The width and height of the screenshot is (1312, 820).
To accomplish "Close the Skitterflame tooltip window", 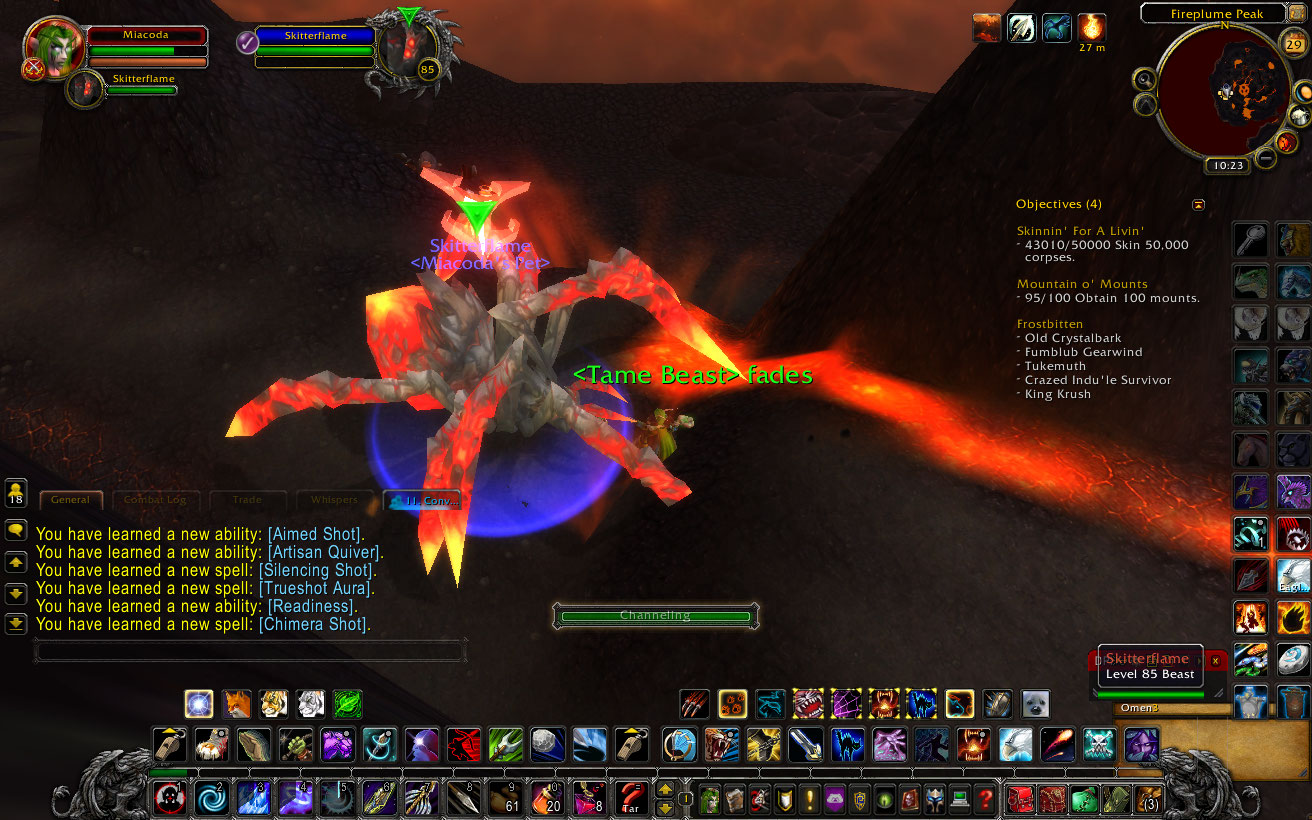I will pos(1215,661).
